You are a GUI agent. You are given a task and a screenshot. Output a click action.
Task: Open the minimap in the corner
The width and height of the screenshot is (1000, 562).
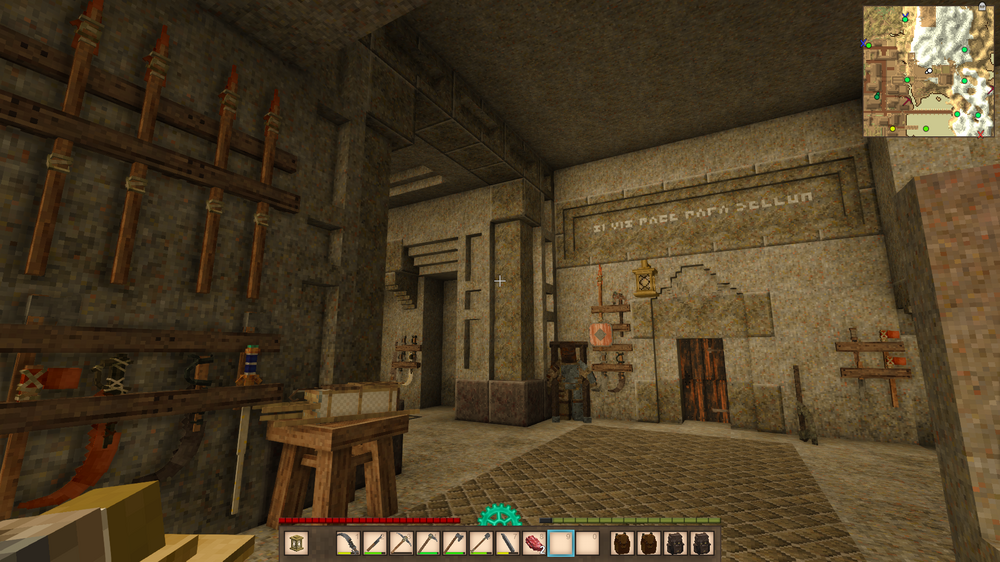click(x=929, y=71)
